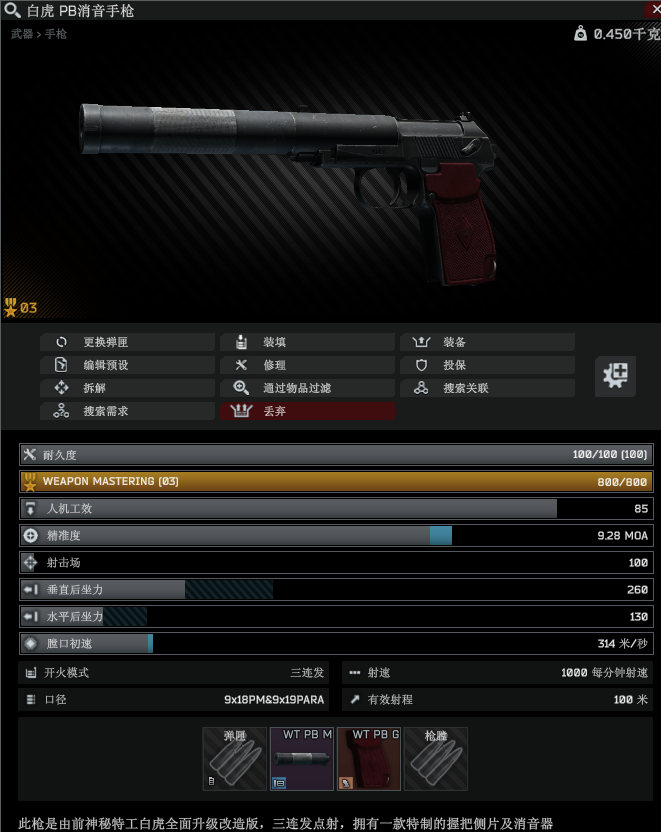Discard the weapon with the red 丢弃 button
This screenshot has width=661, height=832.
coord(307,411)
